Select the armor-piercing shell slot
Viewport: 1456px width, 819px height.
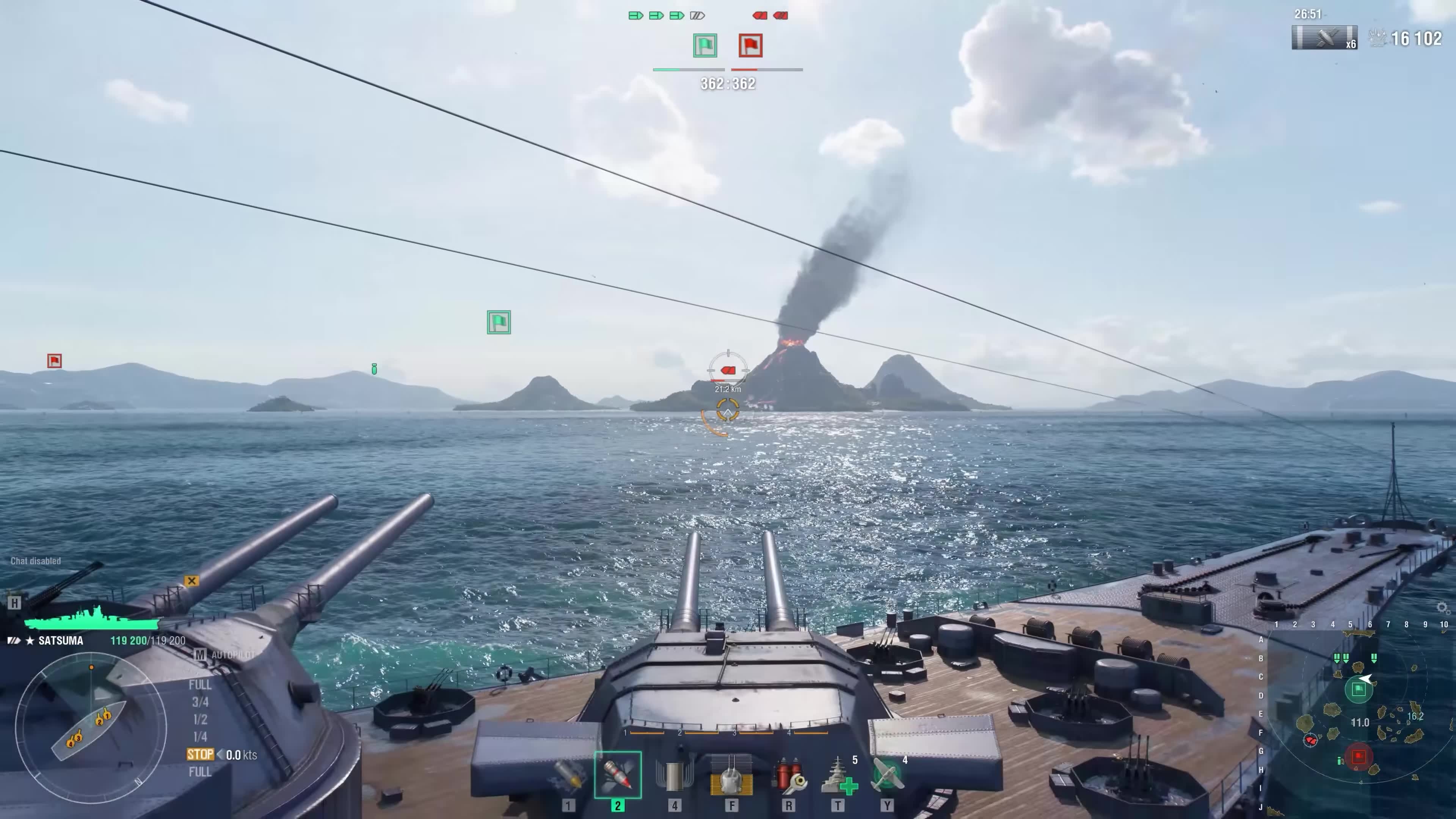click(x=618, y=775)
